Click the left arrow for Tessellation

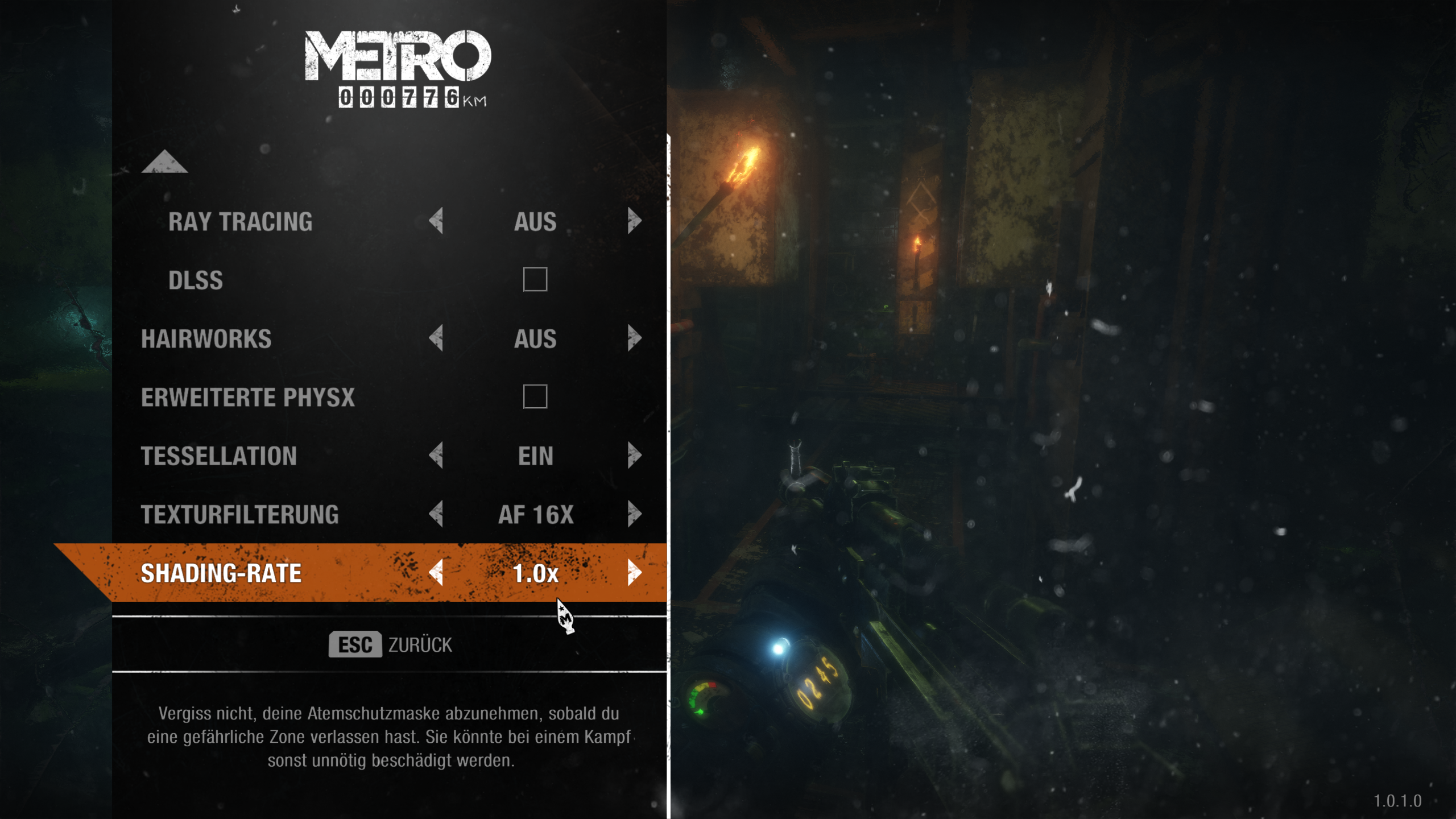pyautogui.click(x=436, y=456)
